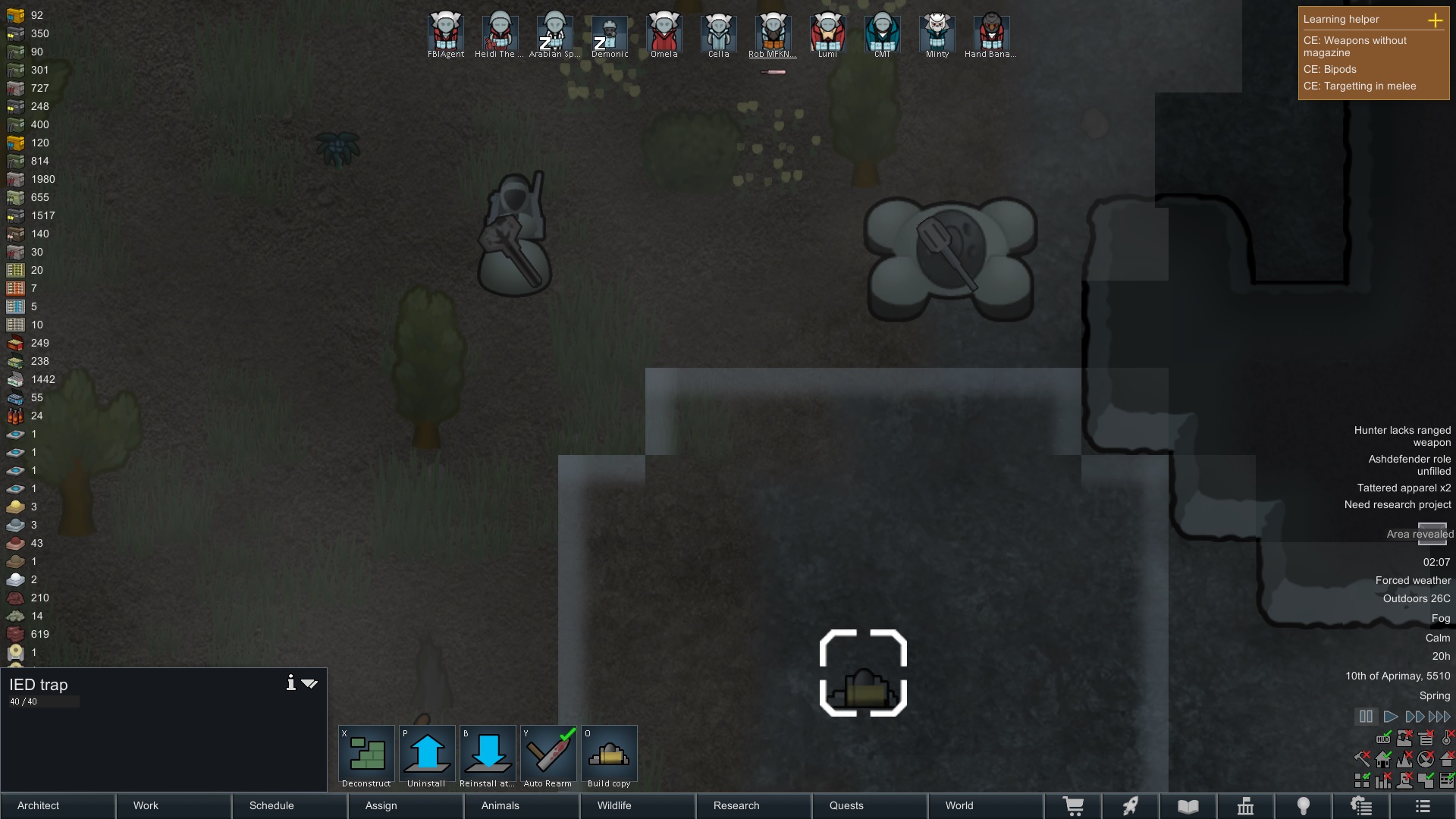The width and height of the screenshot is (1456, 819).
Task: Click the pause time control
Action: (1366, 717)
